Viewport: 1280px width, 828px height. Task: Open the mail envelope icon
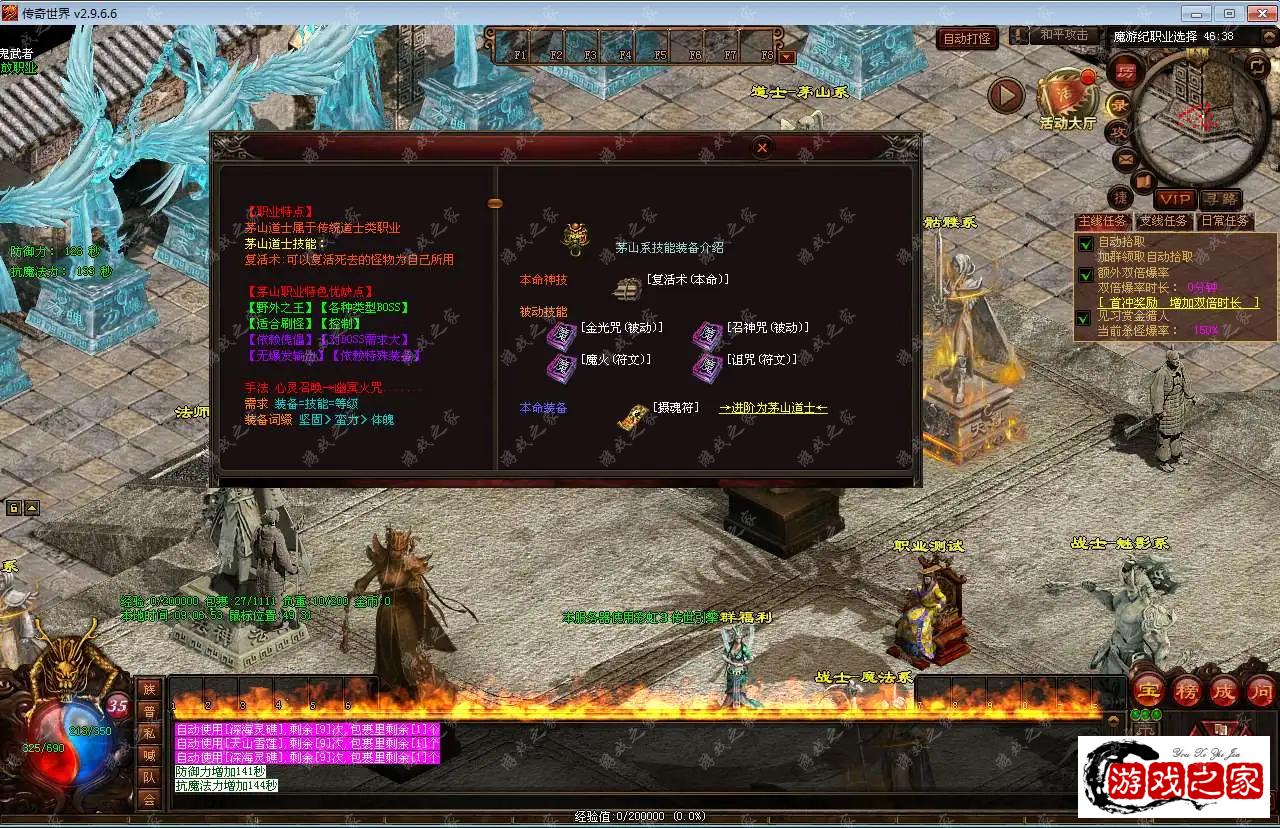1124,158
